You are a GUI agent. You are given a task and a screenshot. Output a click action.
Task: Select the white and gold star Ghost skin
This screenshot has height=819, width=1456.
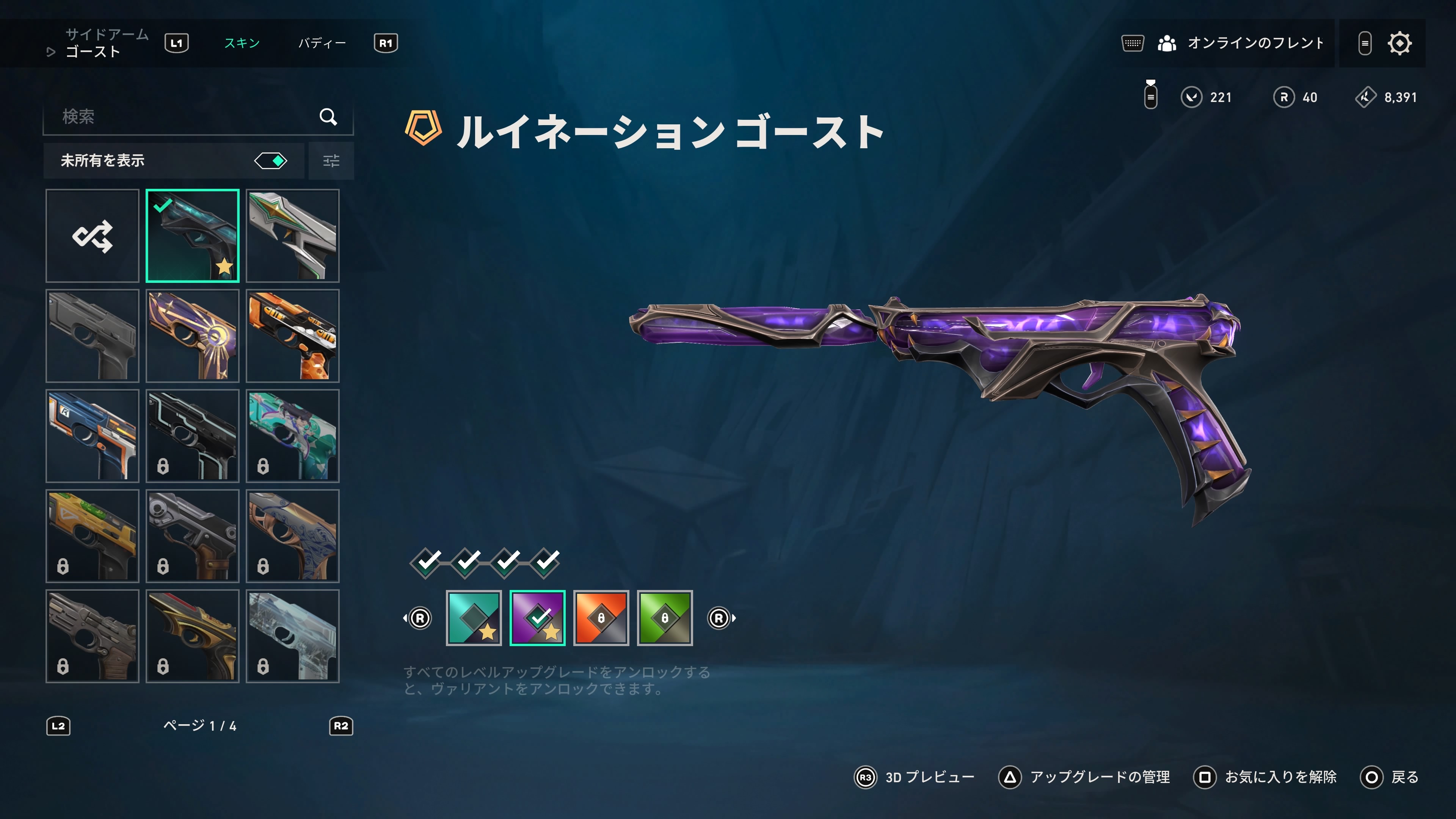tap(292, 236)
